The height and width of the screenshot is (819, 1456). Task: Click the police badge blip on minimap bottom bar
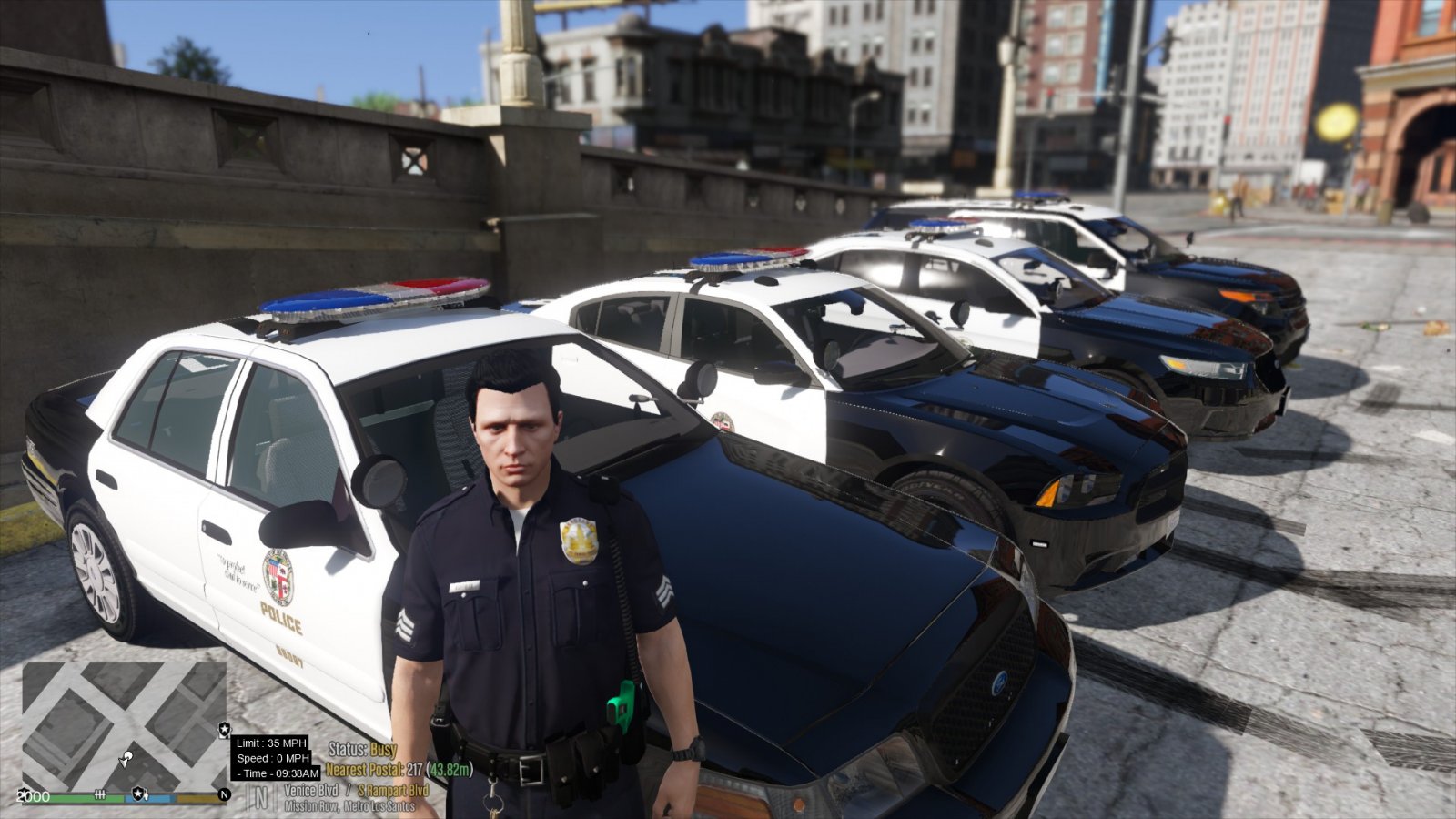138,794
